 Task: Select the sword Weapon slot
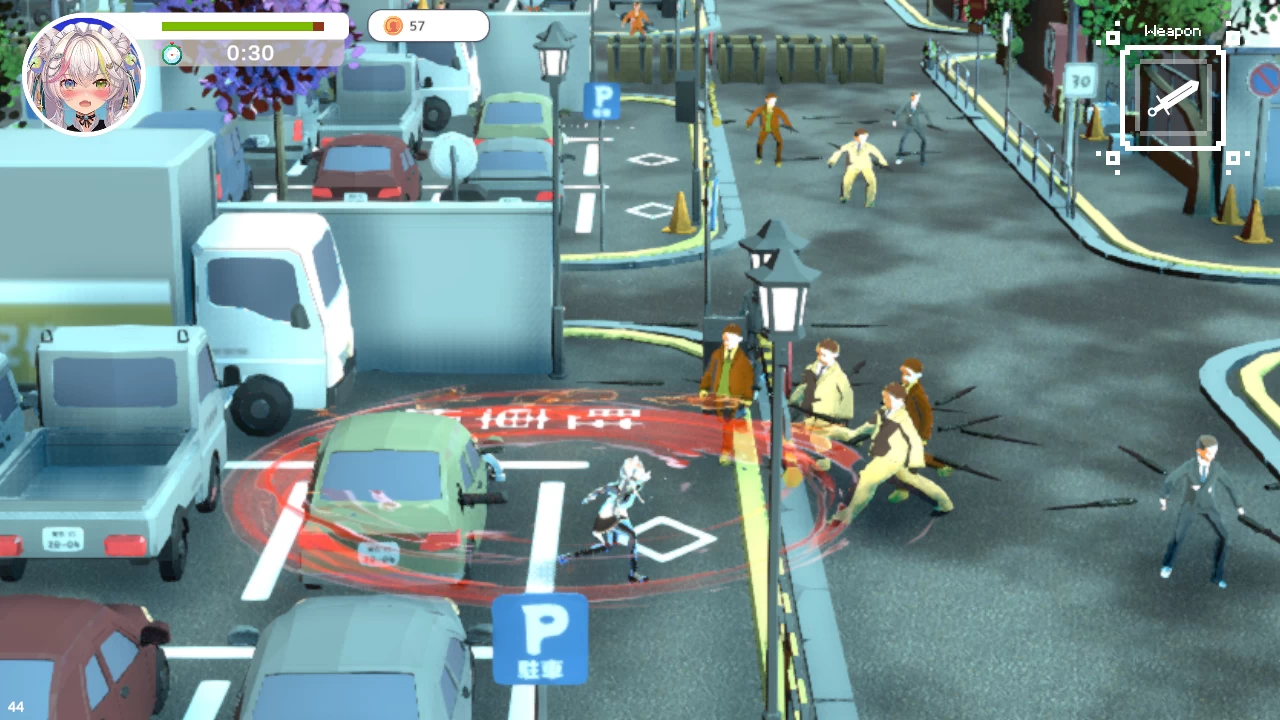tap(1173, 99)
